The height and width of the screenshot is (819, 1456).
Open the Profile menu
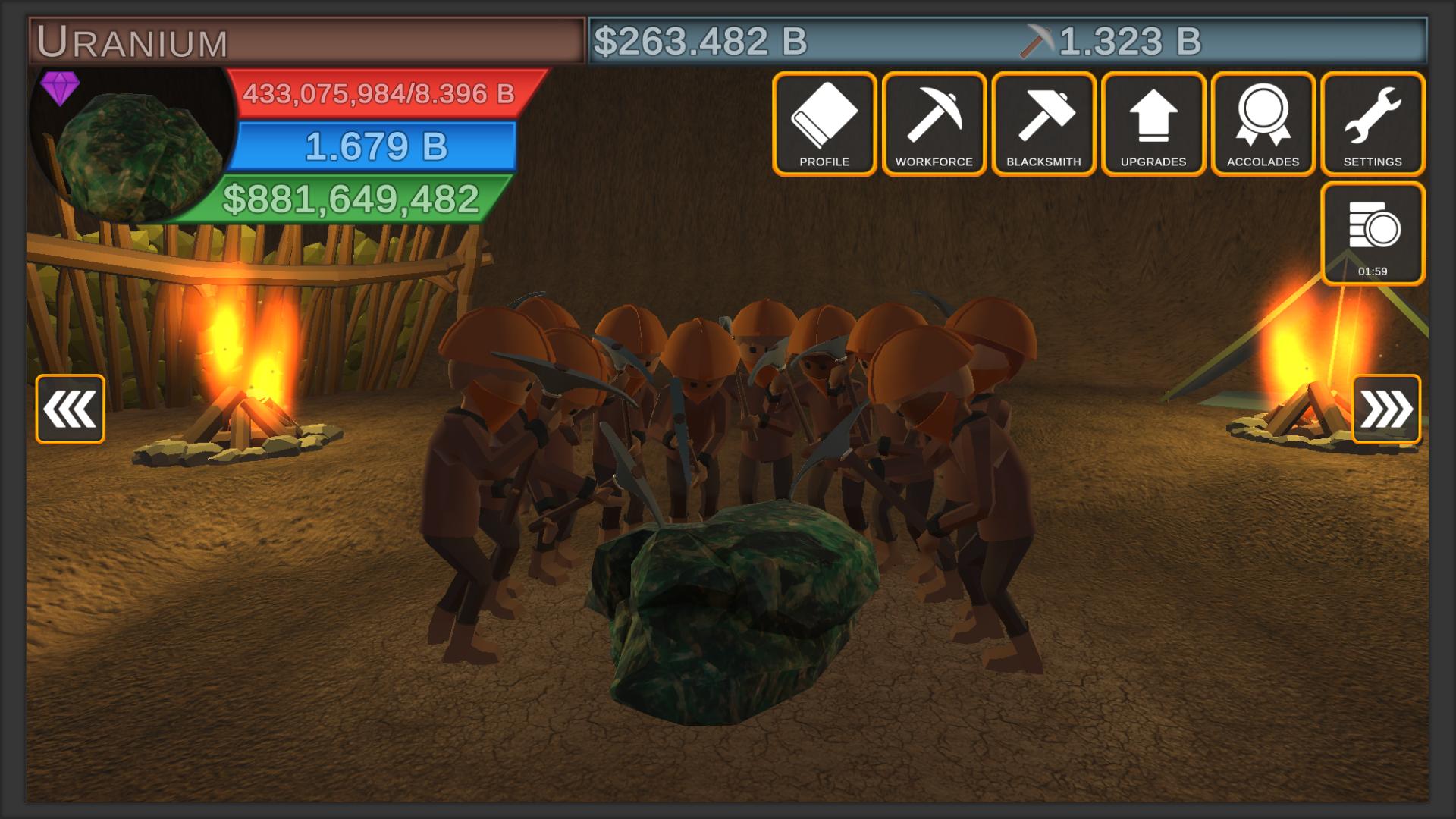[x=824, y=124]
